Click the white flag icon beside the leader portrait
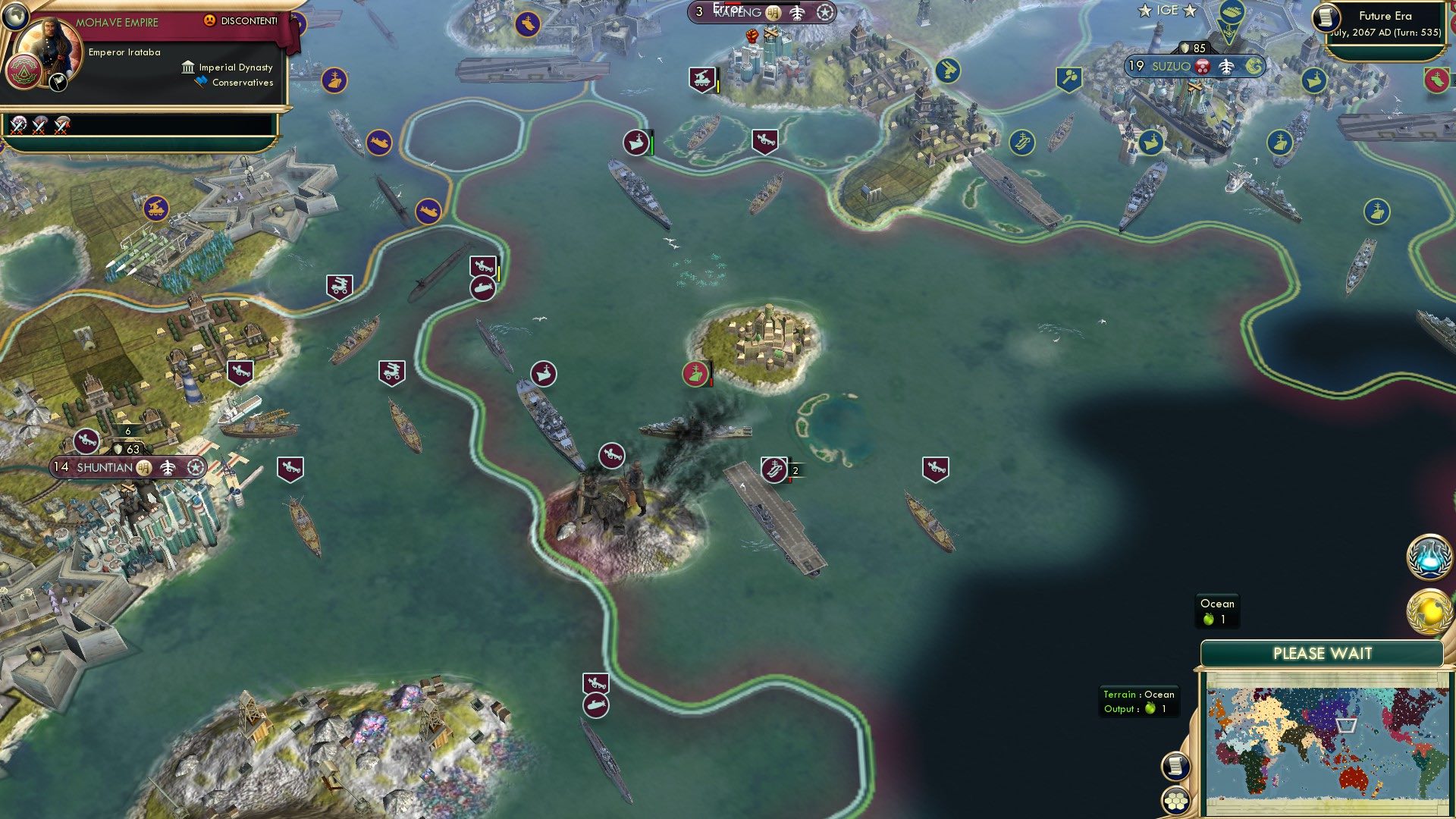This screenshot has height=819, width=1456. [x=58, y=82]
